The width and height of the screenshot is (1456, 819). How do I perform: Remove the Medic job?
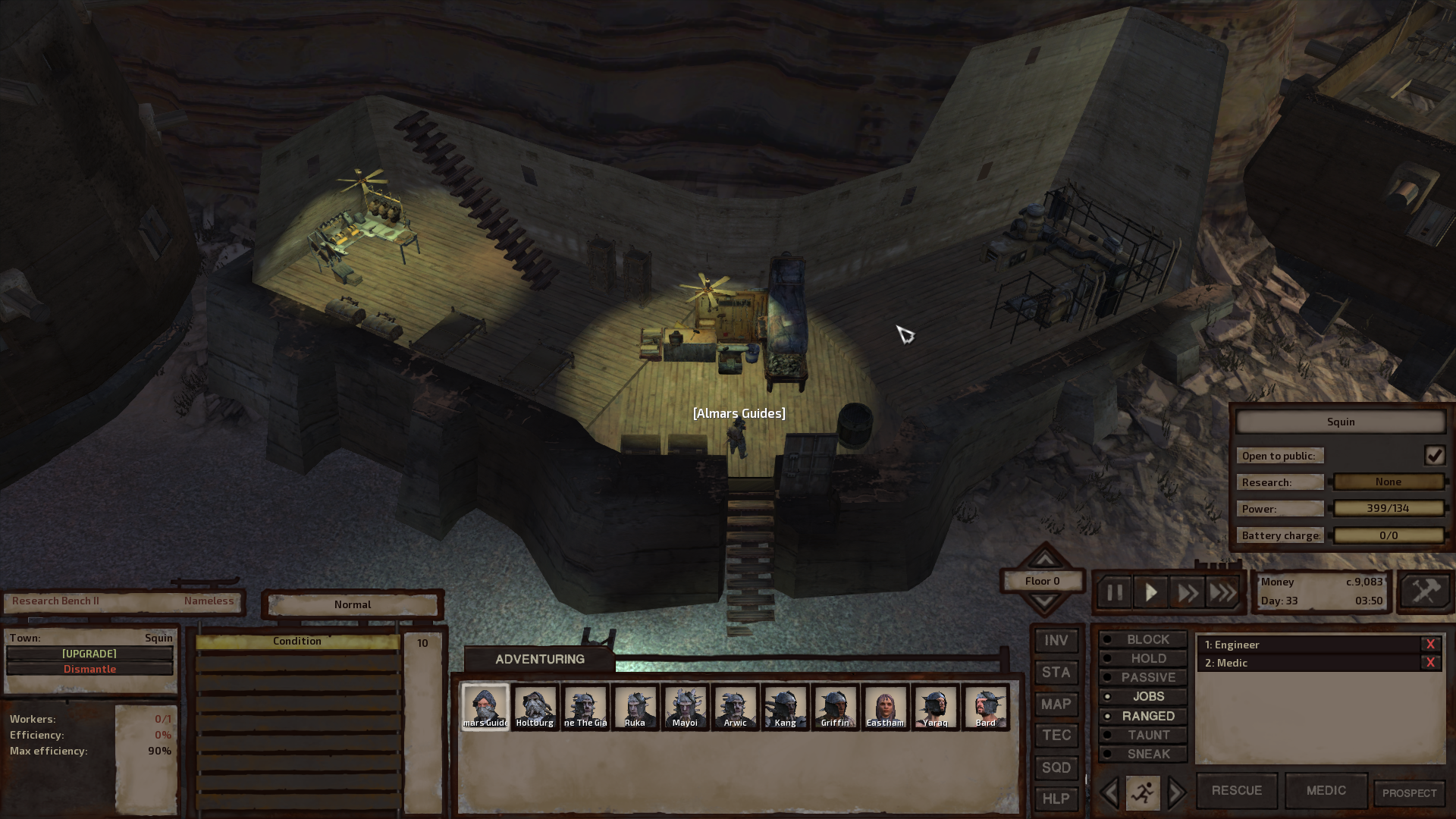[x=1430, y=663]
